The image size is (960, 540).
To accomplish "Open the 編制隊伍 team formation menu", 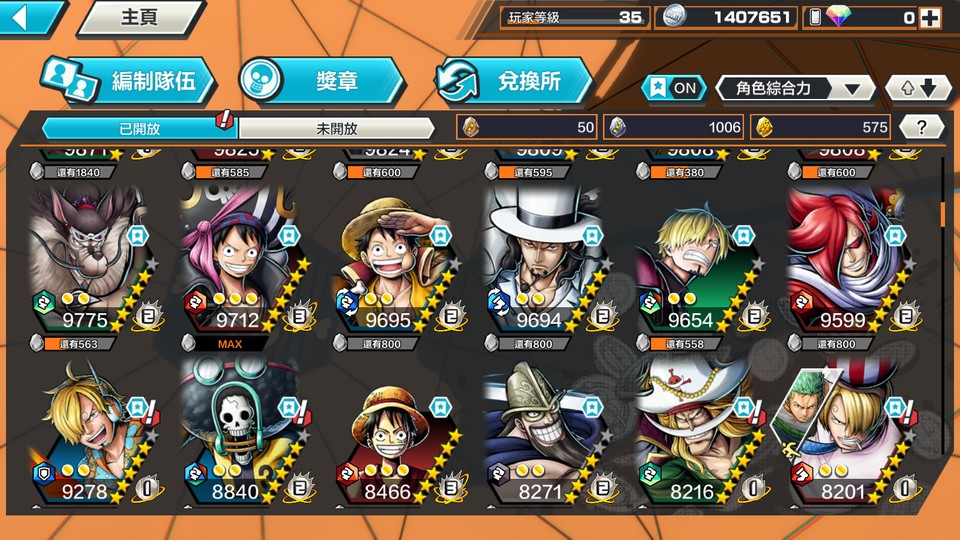I will point(128,82).
